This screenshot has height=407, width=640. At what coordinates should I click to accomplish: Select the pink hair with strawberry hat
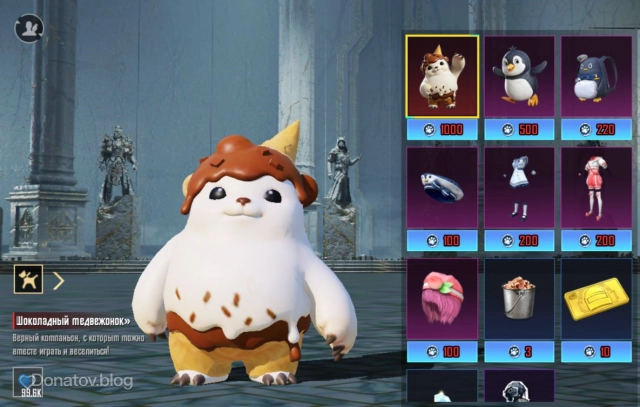click(x=442, y=298)
